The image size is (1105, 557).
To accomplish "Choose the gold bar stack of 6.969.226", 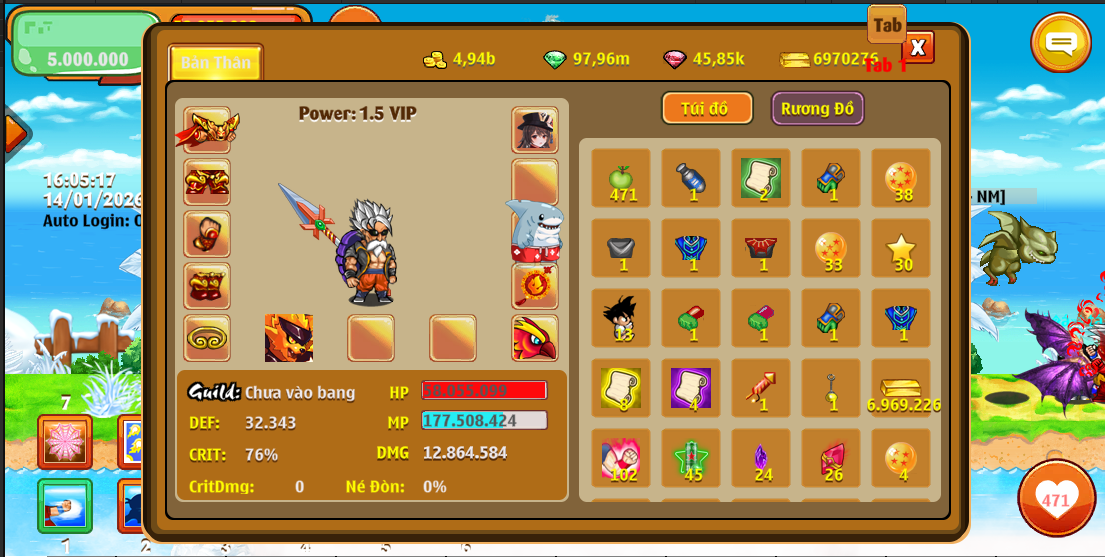I will [x=900, y=389].
